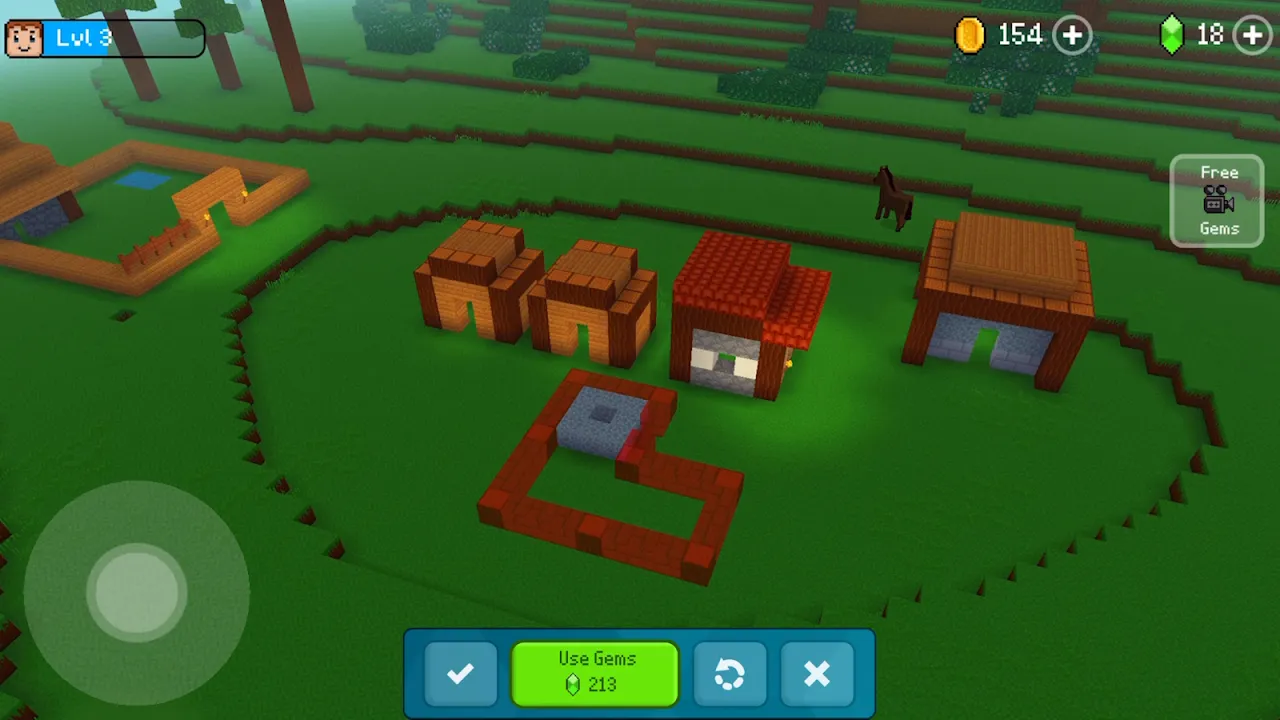Screen dimensions: 1280x720
Task: Tap the gem counter showing 18
Action: click(1208, 35)
